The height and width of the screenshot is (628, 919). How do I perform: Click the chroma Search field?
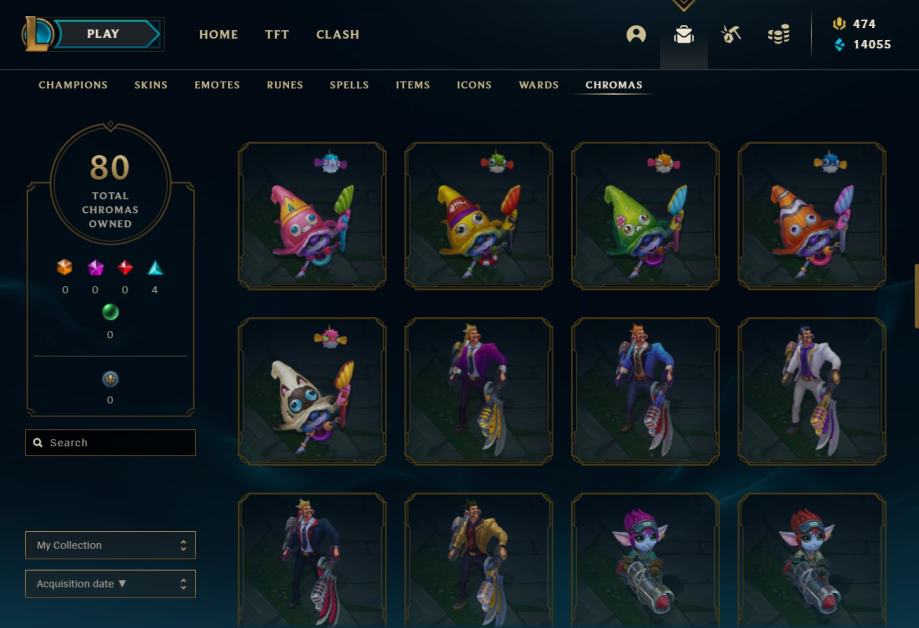point(111,443)
